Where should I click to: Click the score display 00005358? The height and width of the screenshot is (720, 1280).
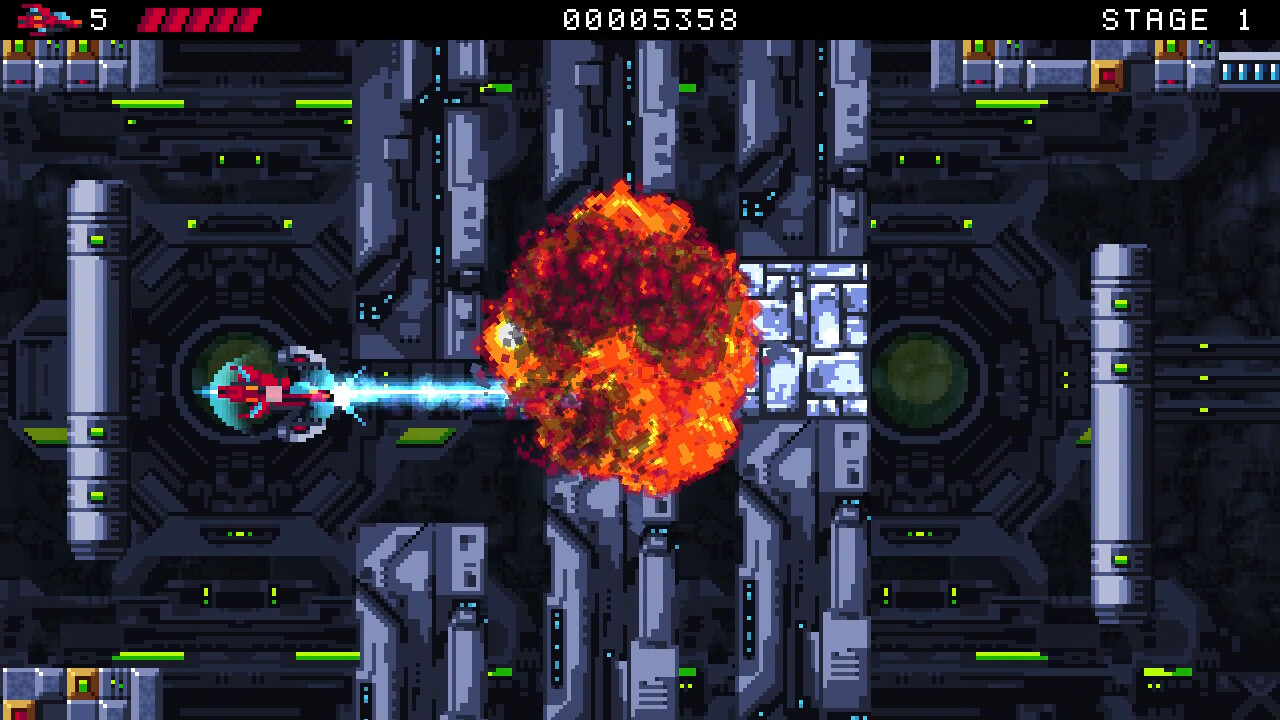pyautogui.click(x=649, y=17)
